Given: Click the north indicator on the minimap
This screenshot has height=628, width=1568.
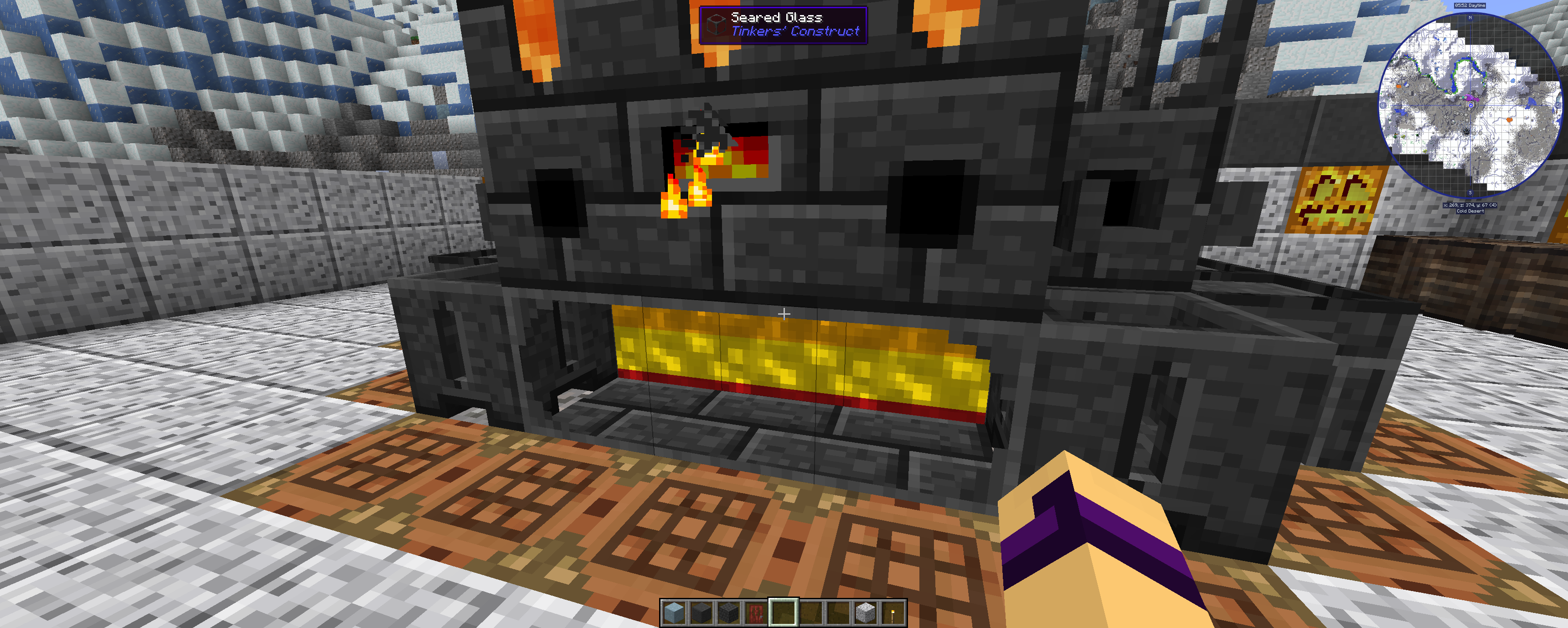Looking at the screenshot, I should 1470,18.
